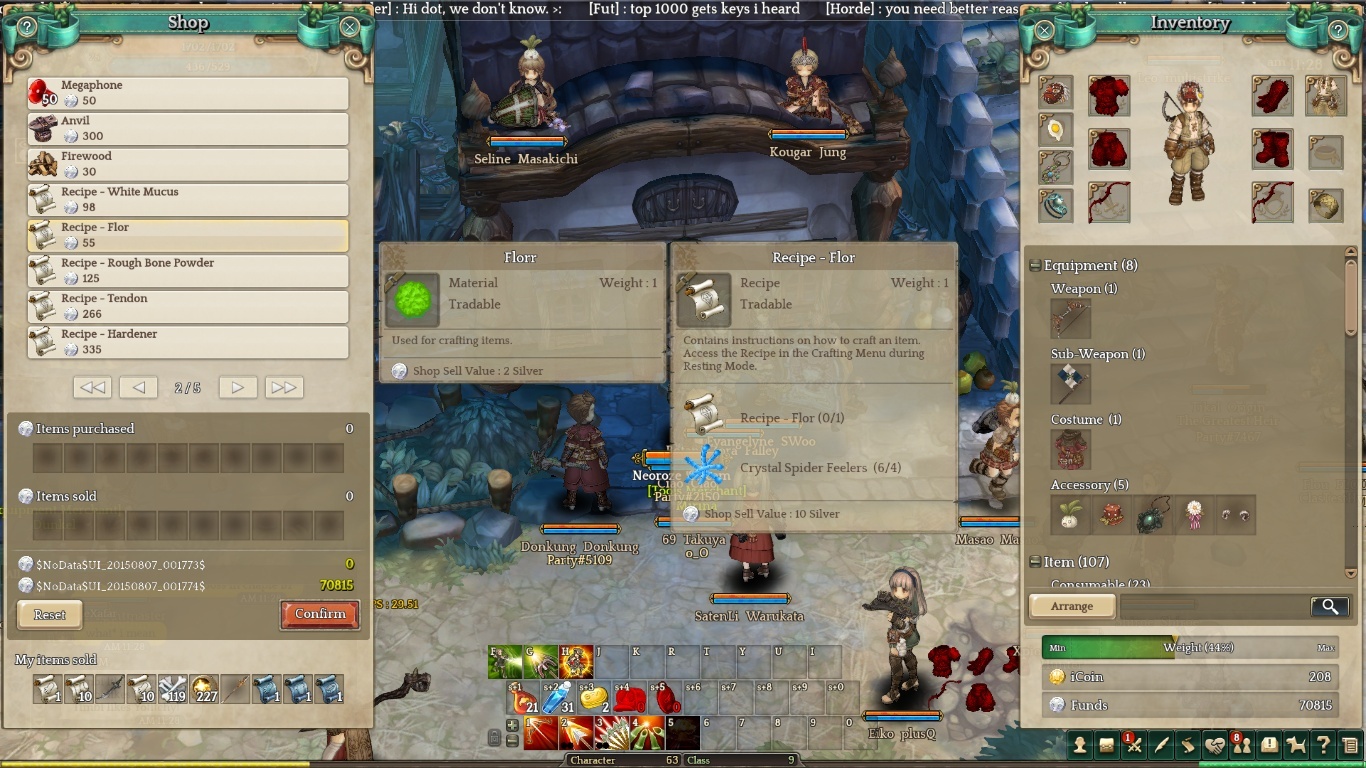Open the Shop help question mark
The width and height of the screenshot is (1366, 768).
pyautogui.click(x=27, y=27)
